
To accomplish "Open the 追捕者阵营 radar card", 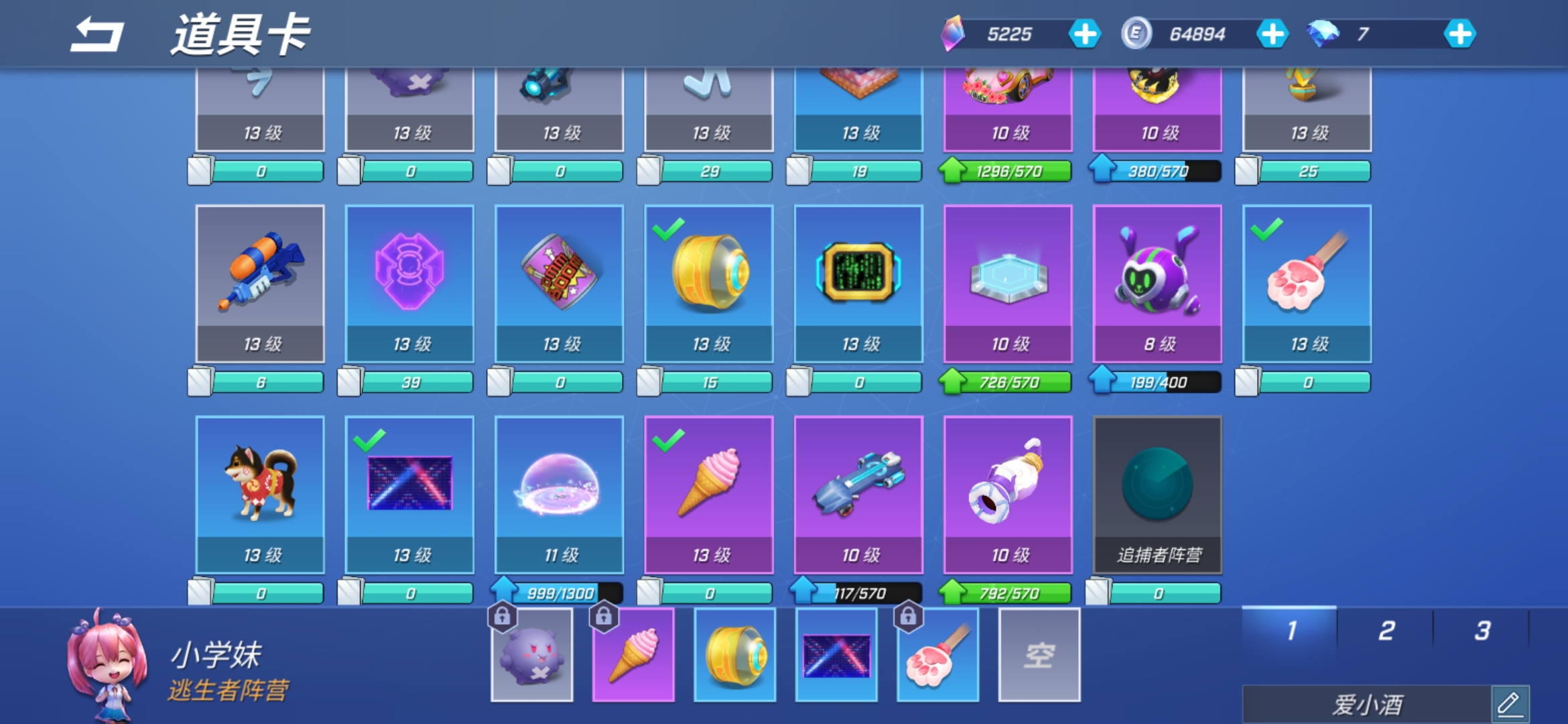I will [x=1157, y=494].
